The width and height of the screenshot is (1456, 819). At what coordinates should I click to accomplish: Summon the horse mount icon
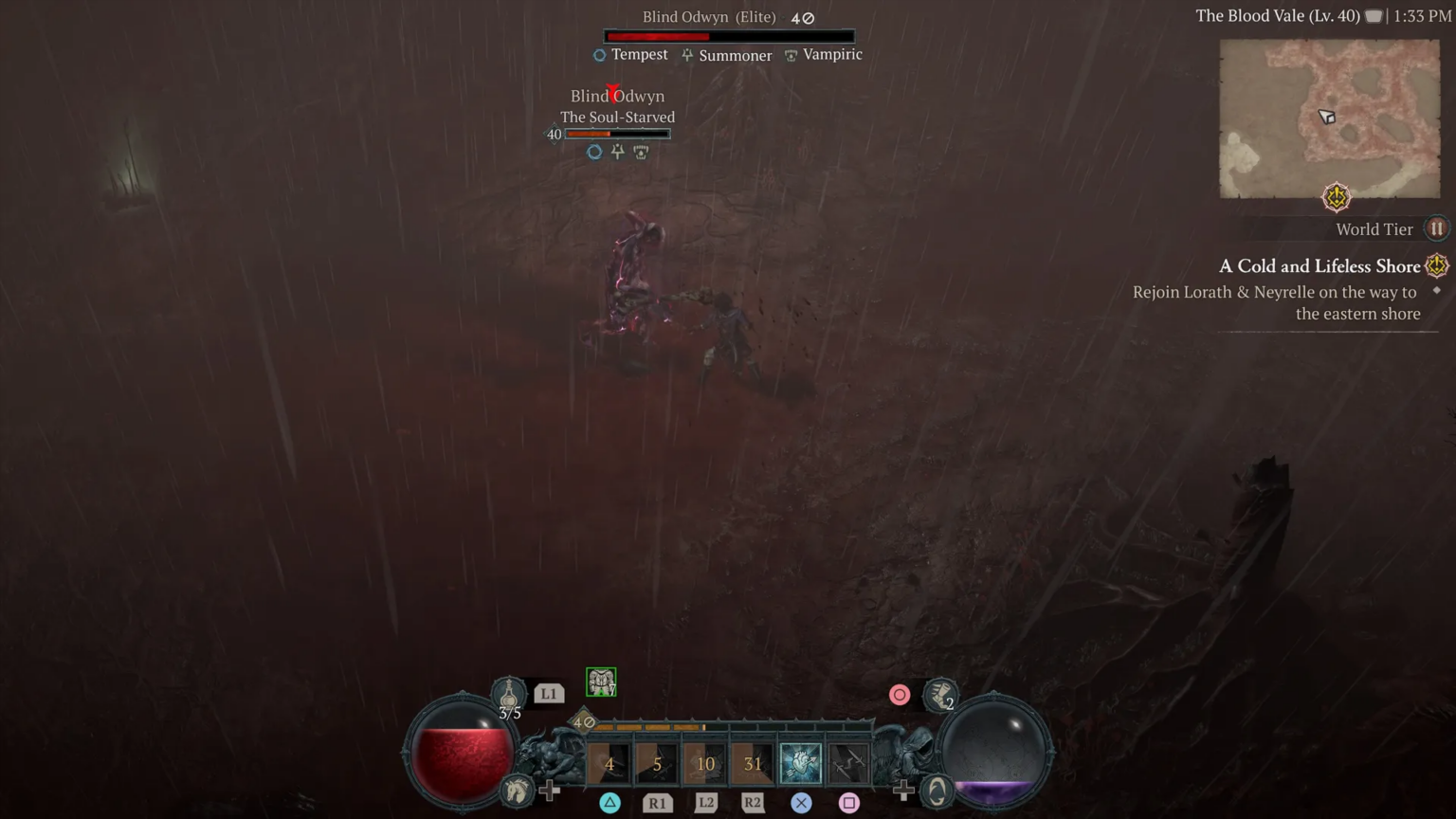tap(517, 790)
